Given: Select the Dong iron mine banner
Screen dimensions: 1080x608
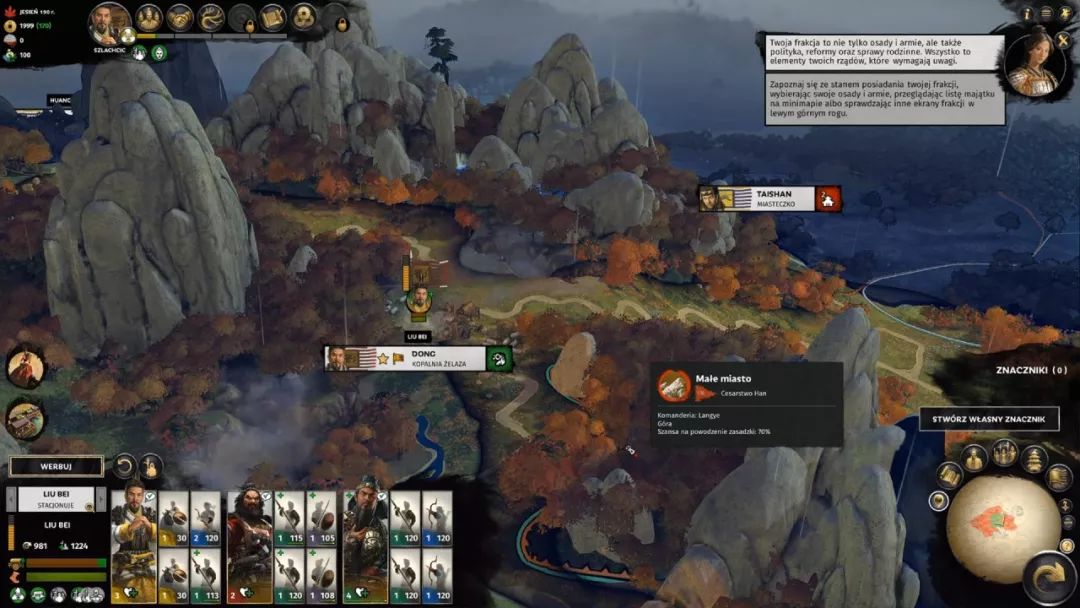Looking at the screenshot, I should click(x=418, y=359).
